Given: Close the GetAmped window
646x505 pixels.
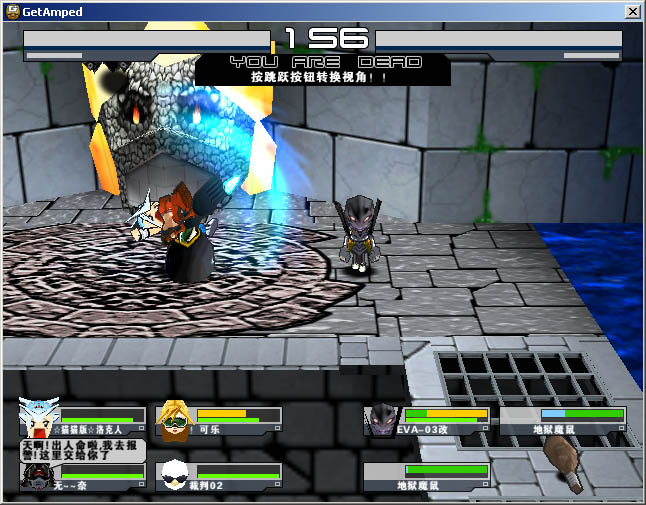Looking at the screenshot, I should (632, 11).
